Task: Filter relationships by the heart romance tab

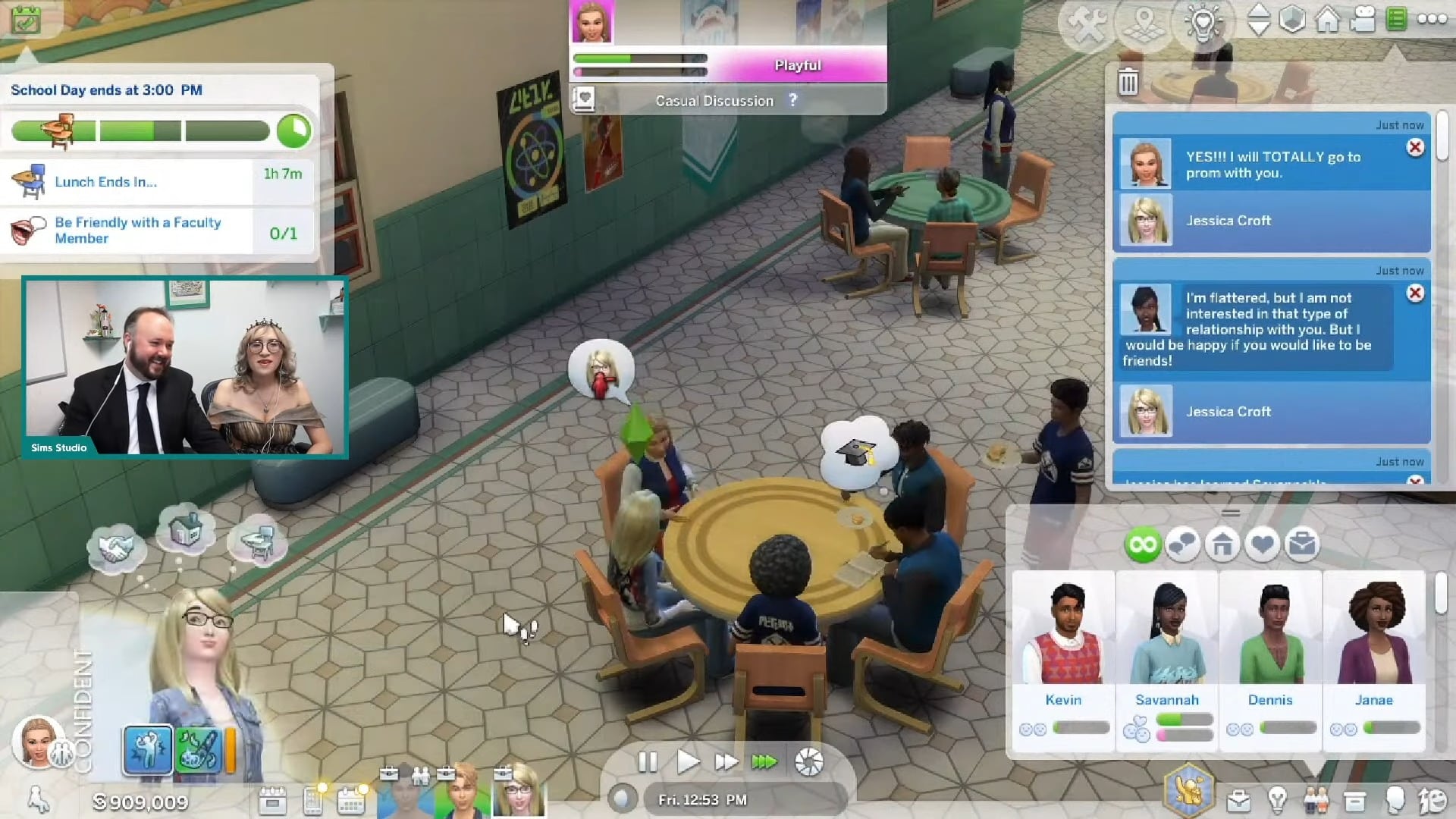Action: point(1262,544)
